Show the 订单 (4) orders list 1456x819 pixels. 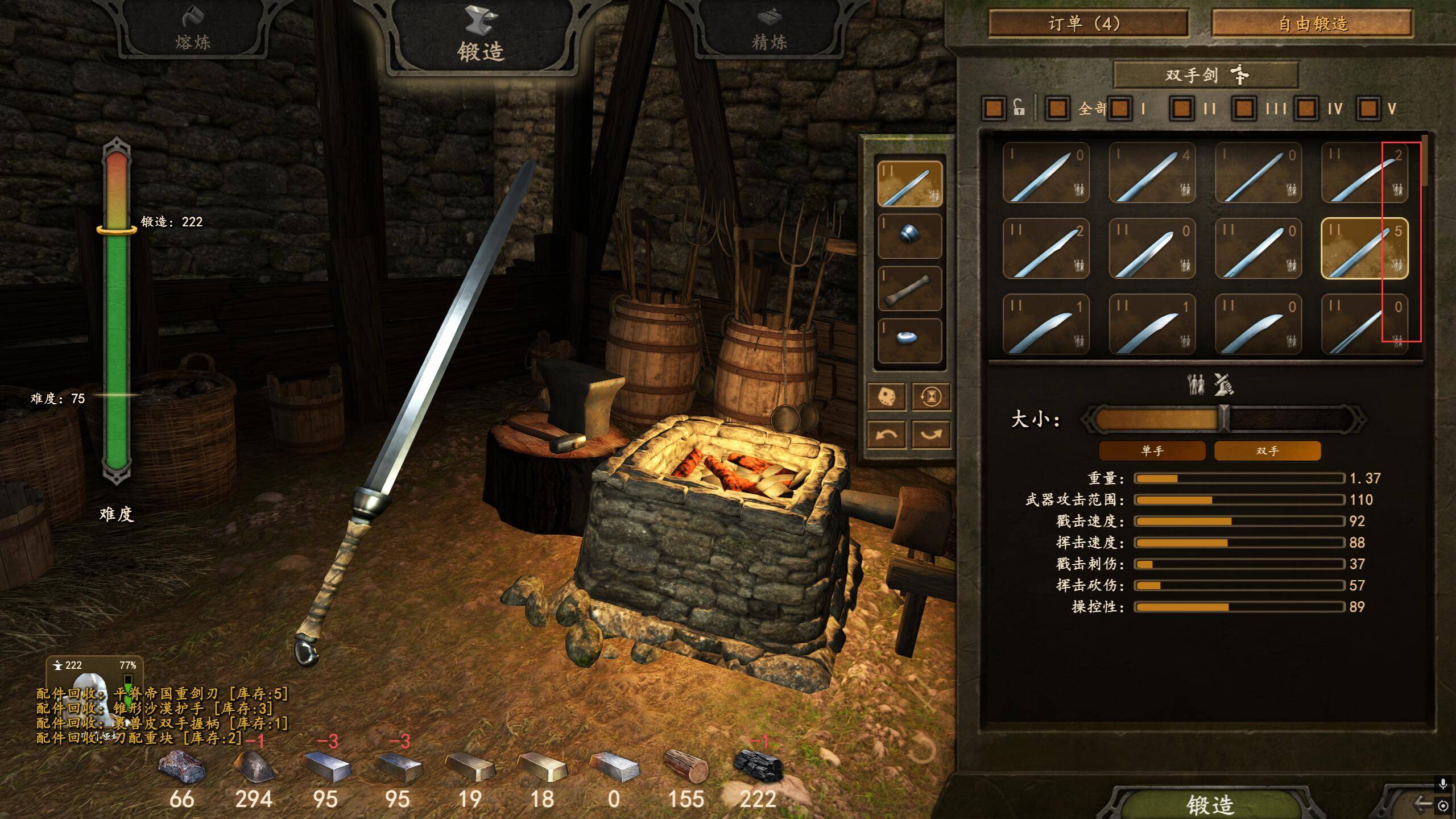click(1087, 24)
